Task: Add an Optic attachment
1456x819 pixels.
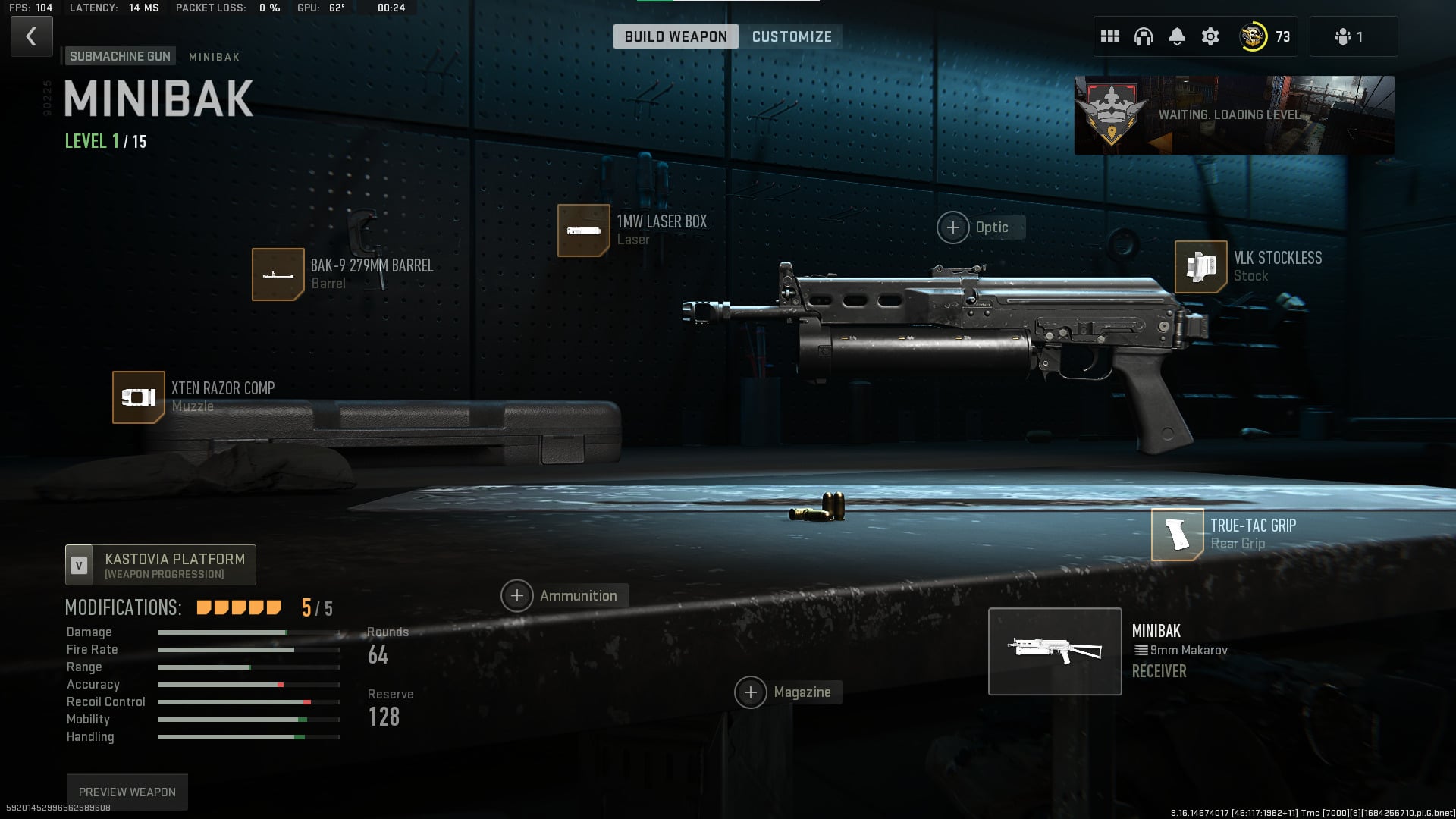Action: 953,227
